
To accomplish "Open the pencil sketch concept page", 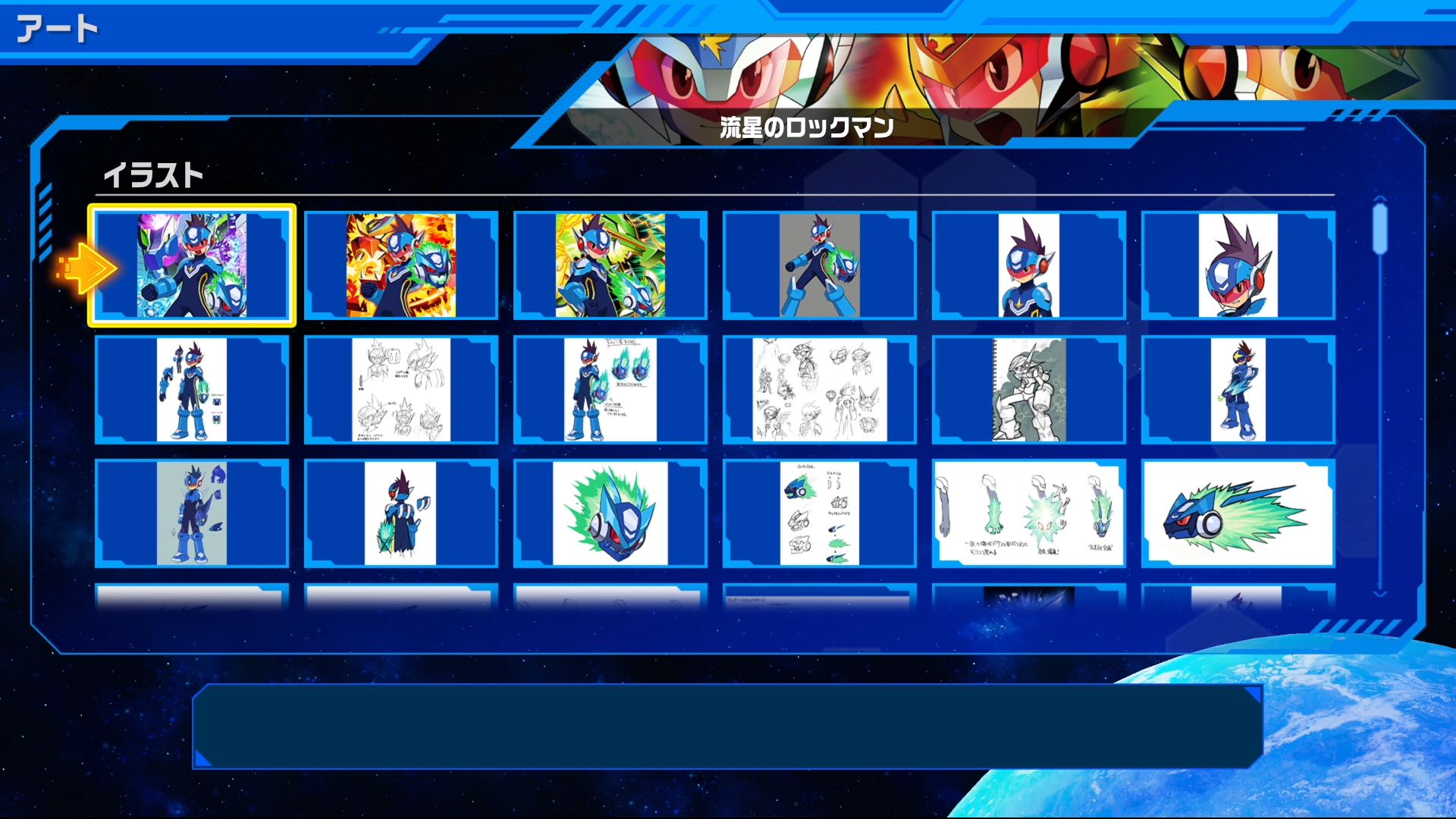I will pyautogui.click(x=400, y=391).
